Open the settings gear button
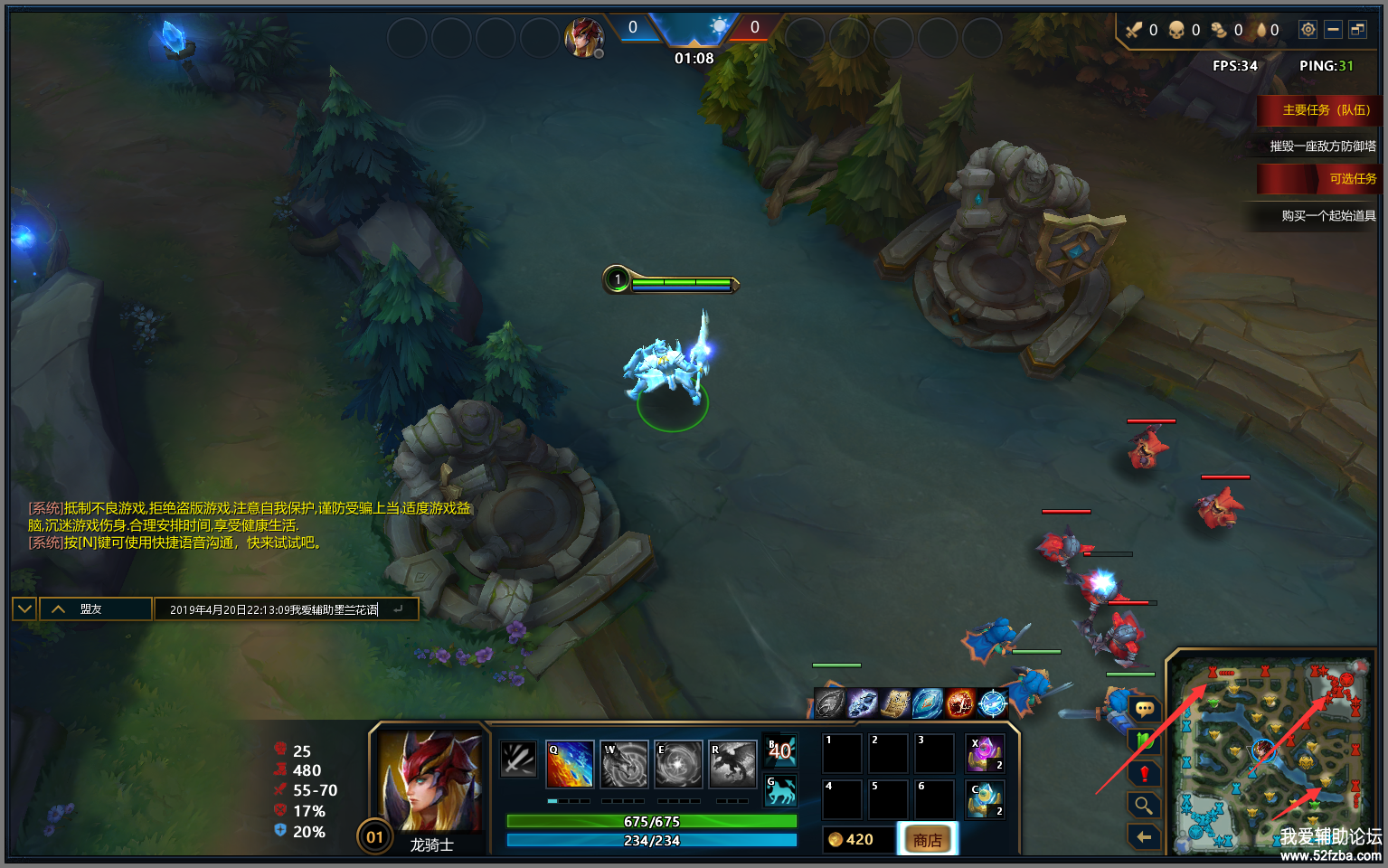This screenshot has width=1388, height=868. point(1308,30)
